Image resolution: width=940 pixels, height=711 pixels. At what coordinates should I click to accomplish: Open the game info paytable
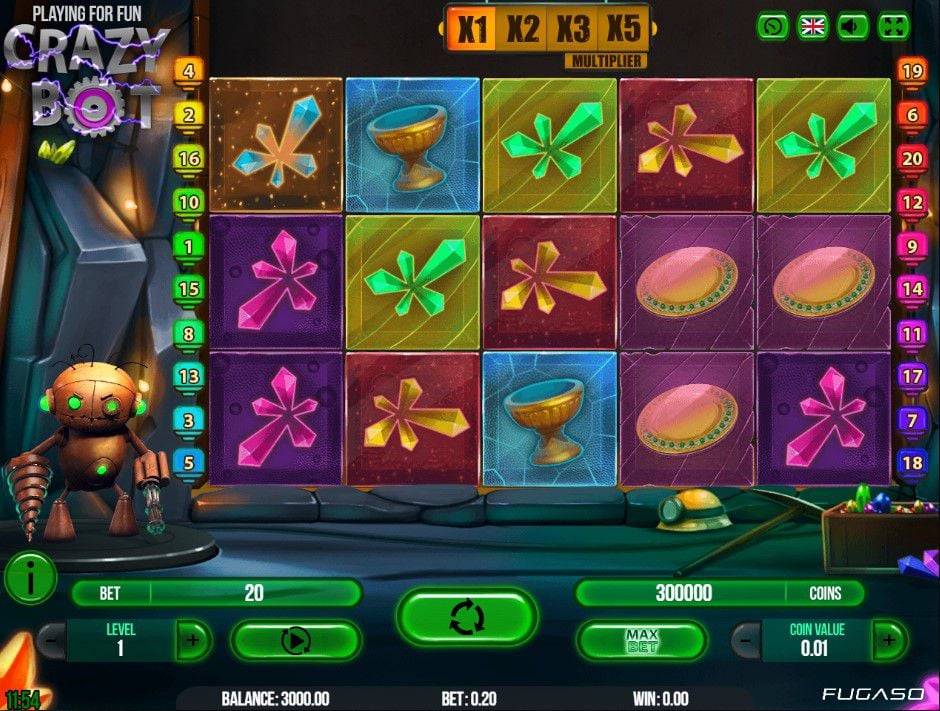click(30, 578)
